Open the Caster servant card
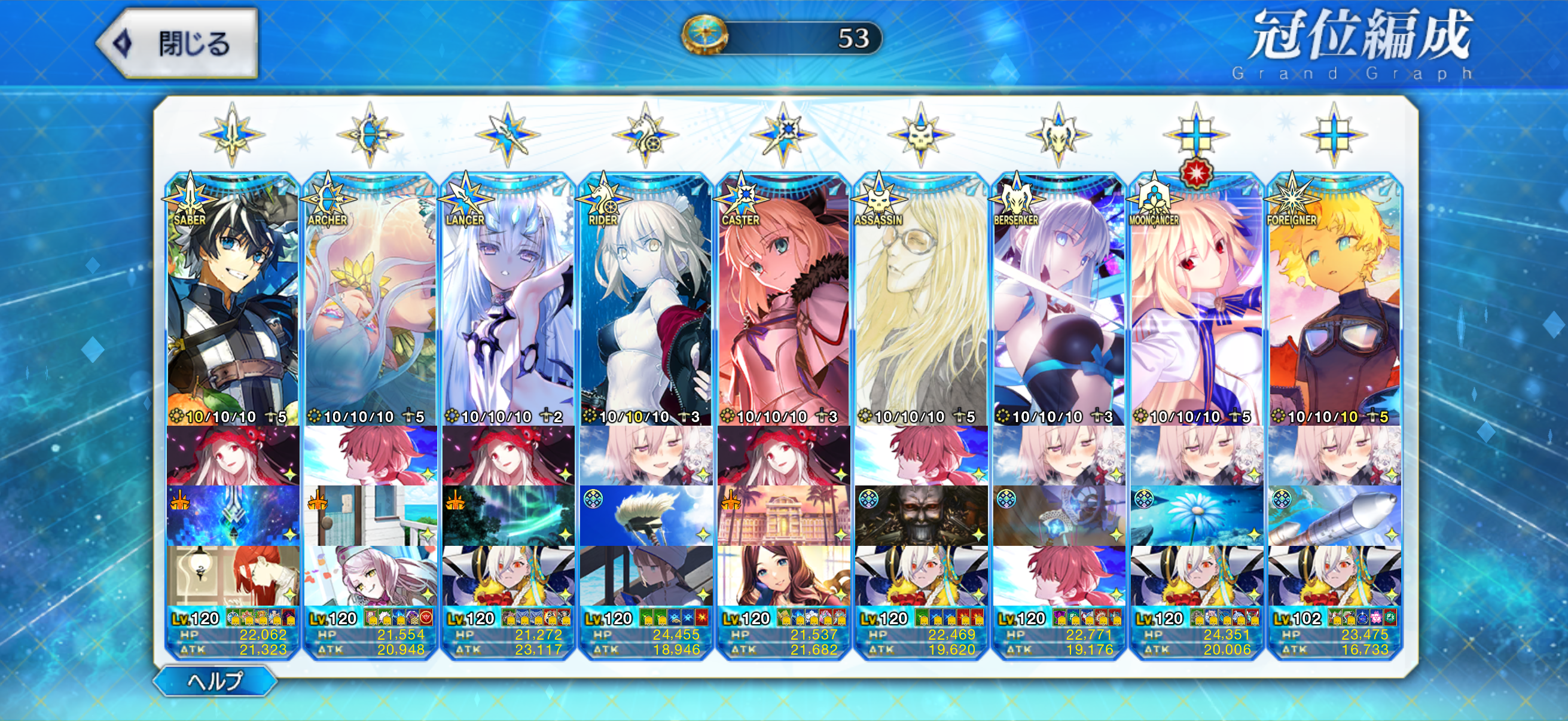 point(783,304)
